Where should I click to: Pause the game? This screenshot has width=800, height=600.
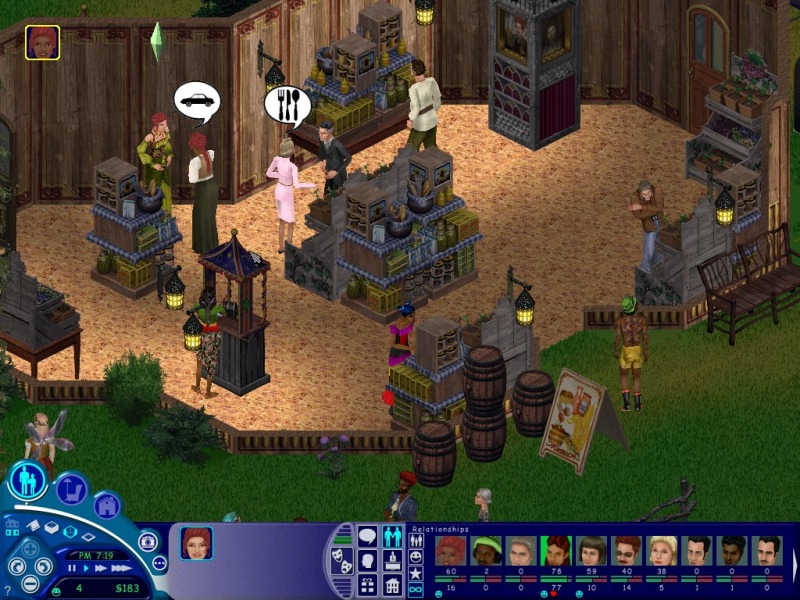click(x=72, y=568)
